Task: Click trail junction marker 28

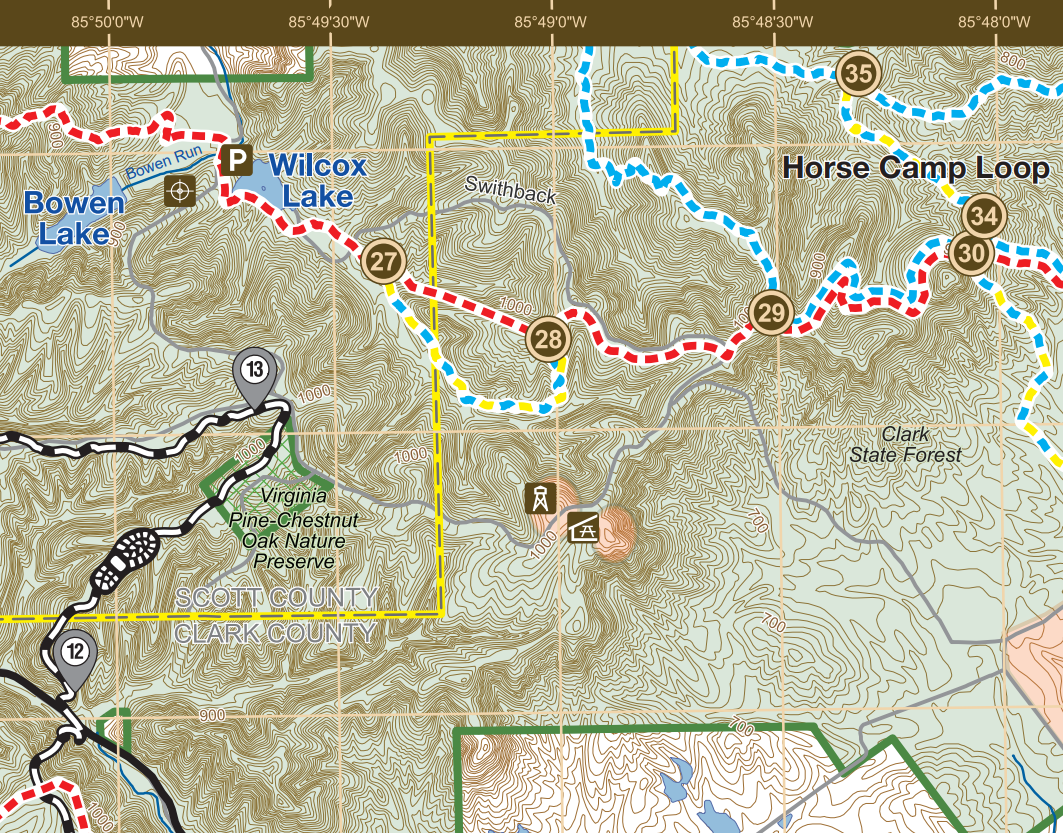Action: 548,339
